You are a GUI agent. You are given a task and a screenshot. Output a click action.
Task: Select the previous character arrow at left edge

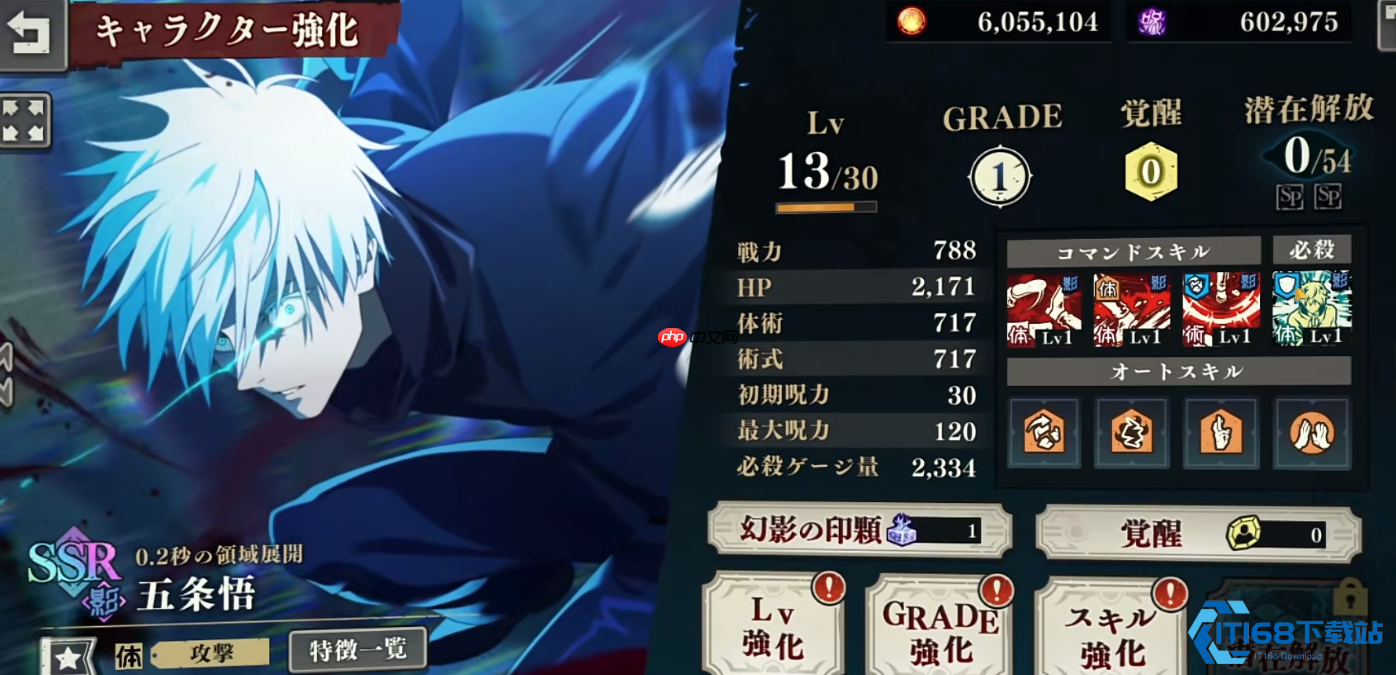[x=6, y=372]
